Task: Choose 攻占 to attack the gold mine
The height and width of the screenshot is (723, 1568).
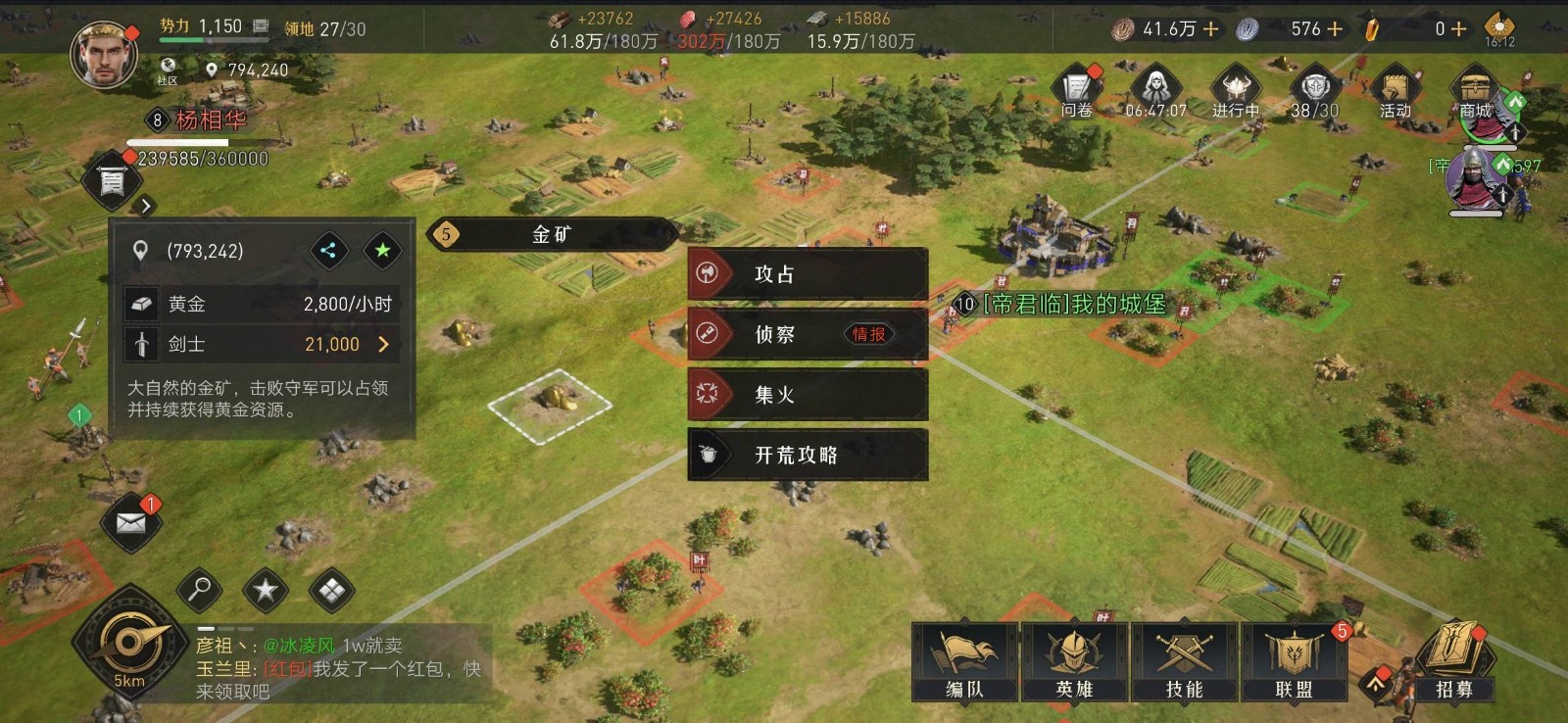Action: [x=807, y=275]
